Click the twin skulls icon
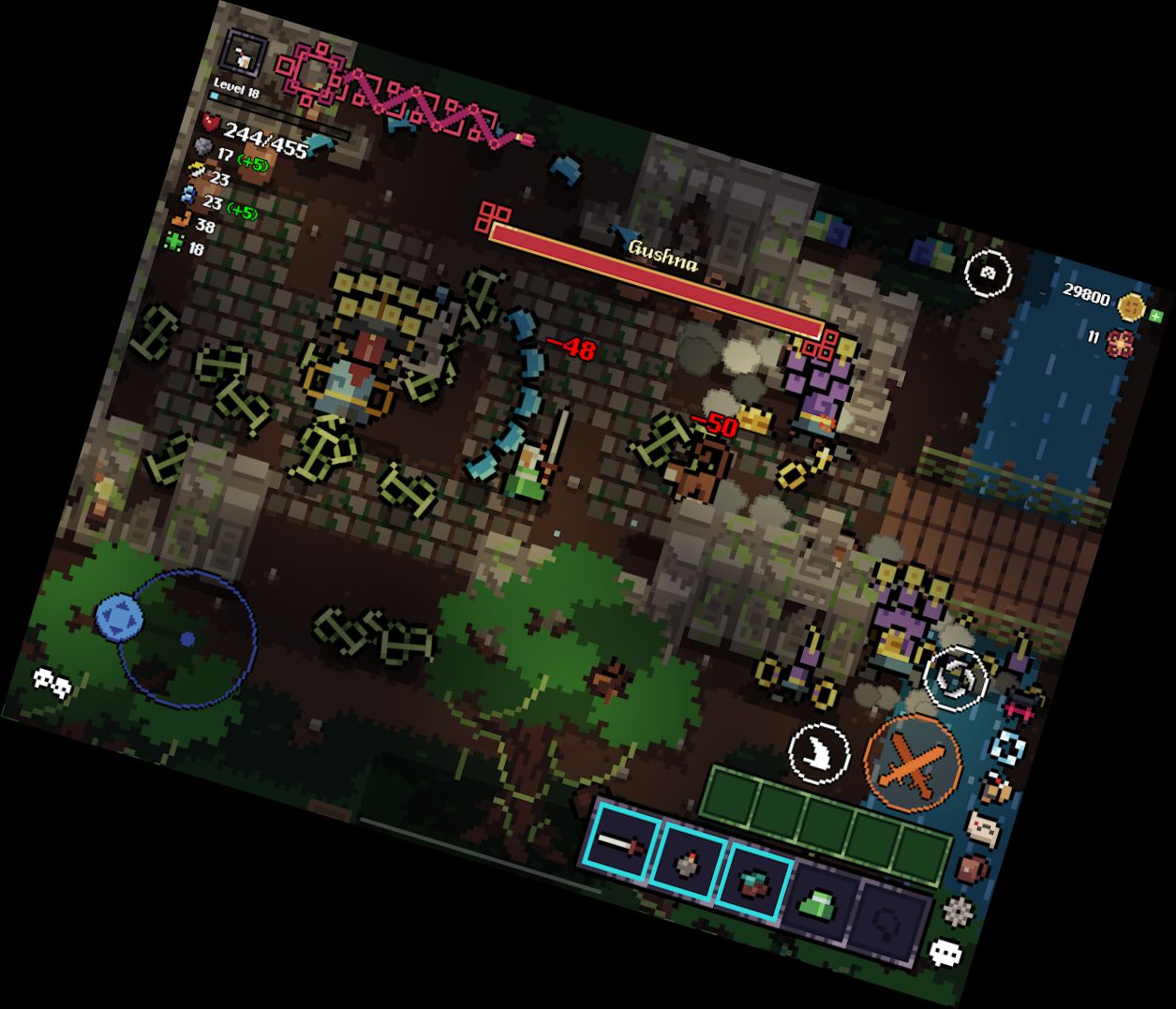 [x=52, y=683]
